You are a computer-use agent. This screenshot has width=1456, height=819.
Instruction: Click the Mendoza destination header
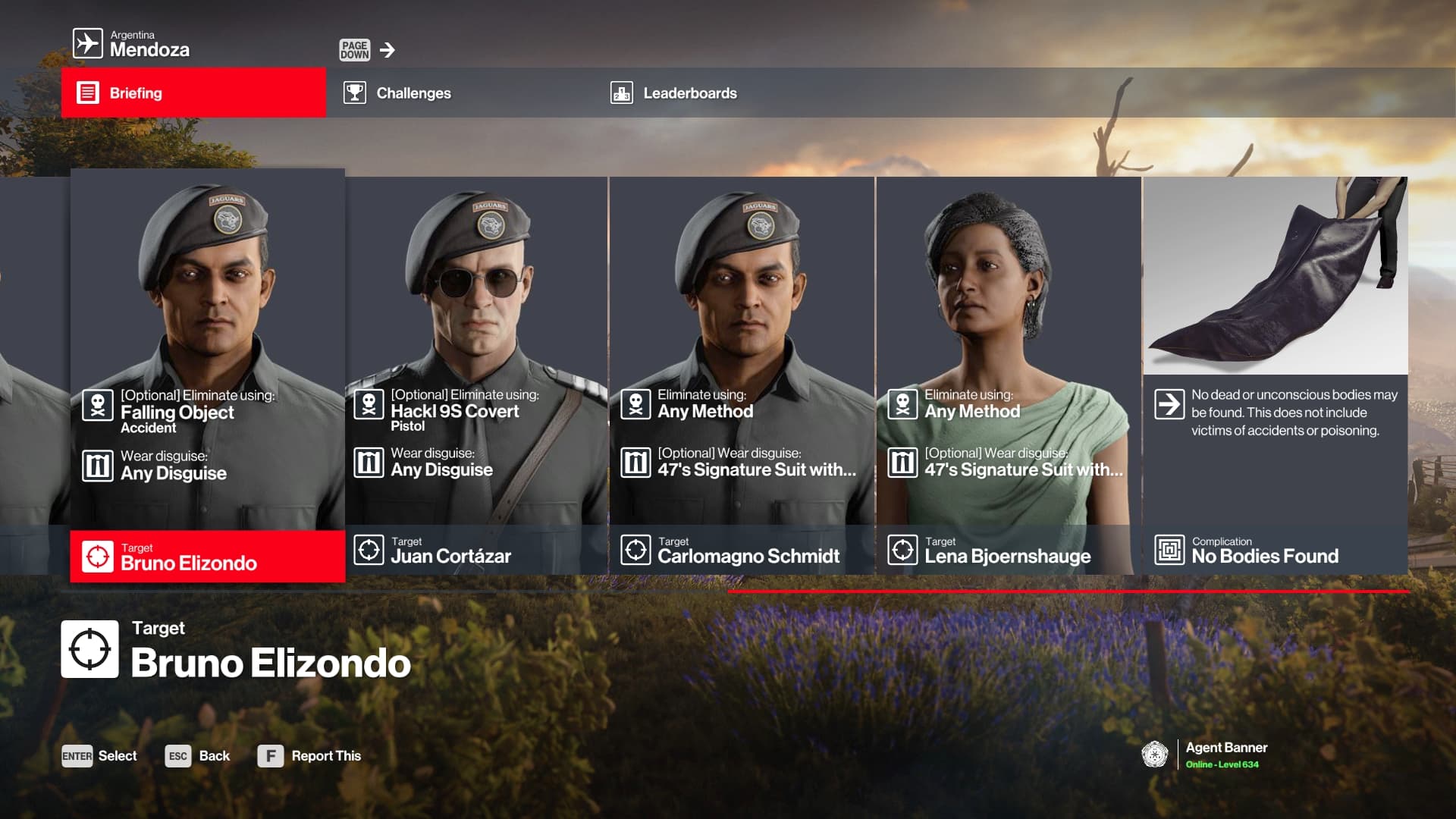131,44
